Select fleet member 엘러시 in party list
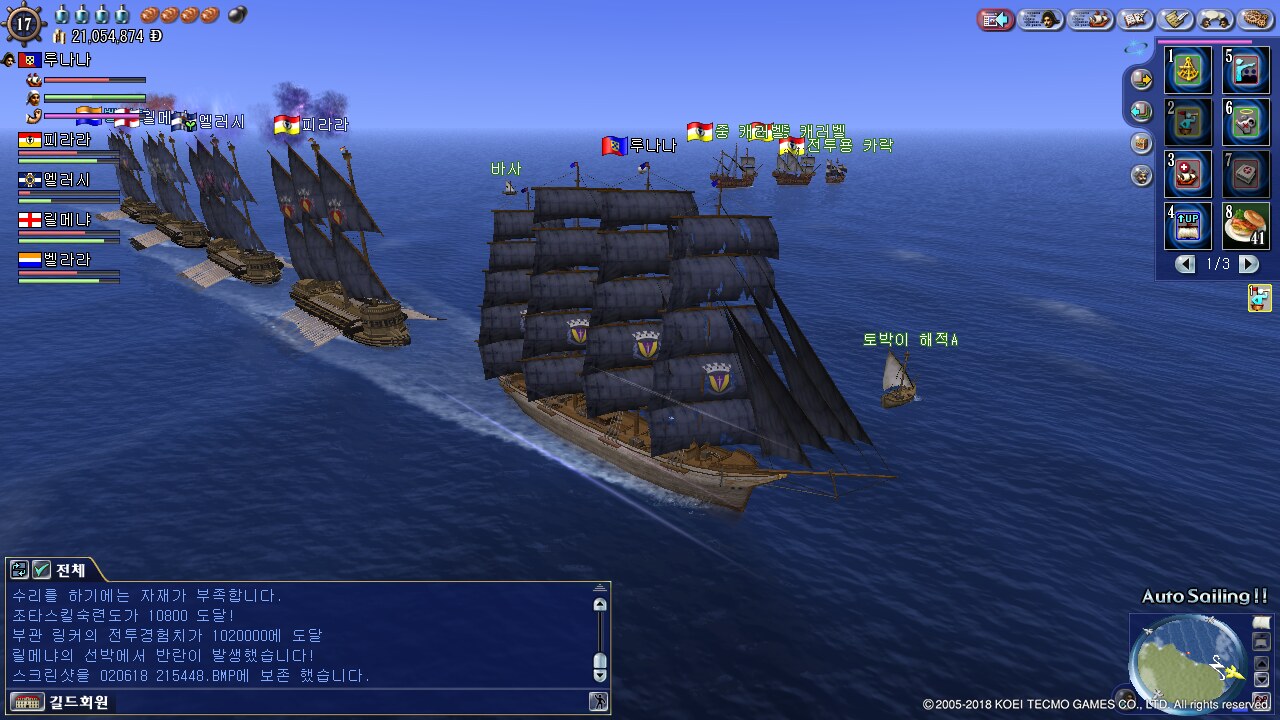Screen dimensions: 1280x720 [x=68, y=180]
